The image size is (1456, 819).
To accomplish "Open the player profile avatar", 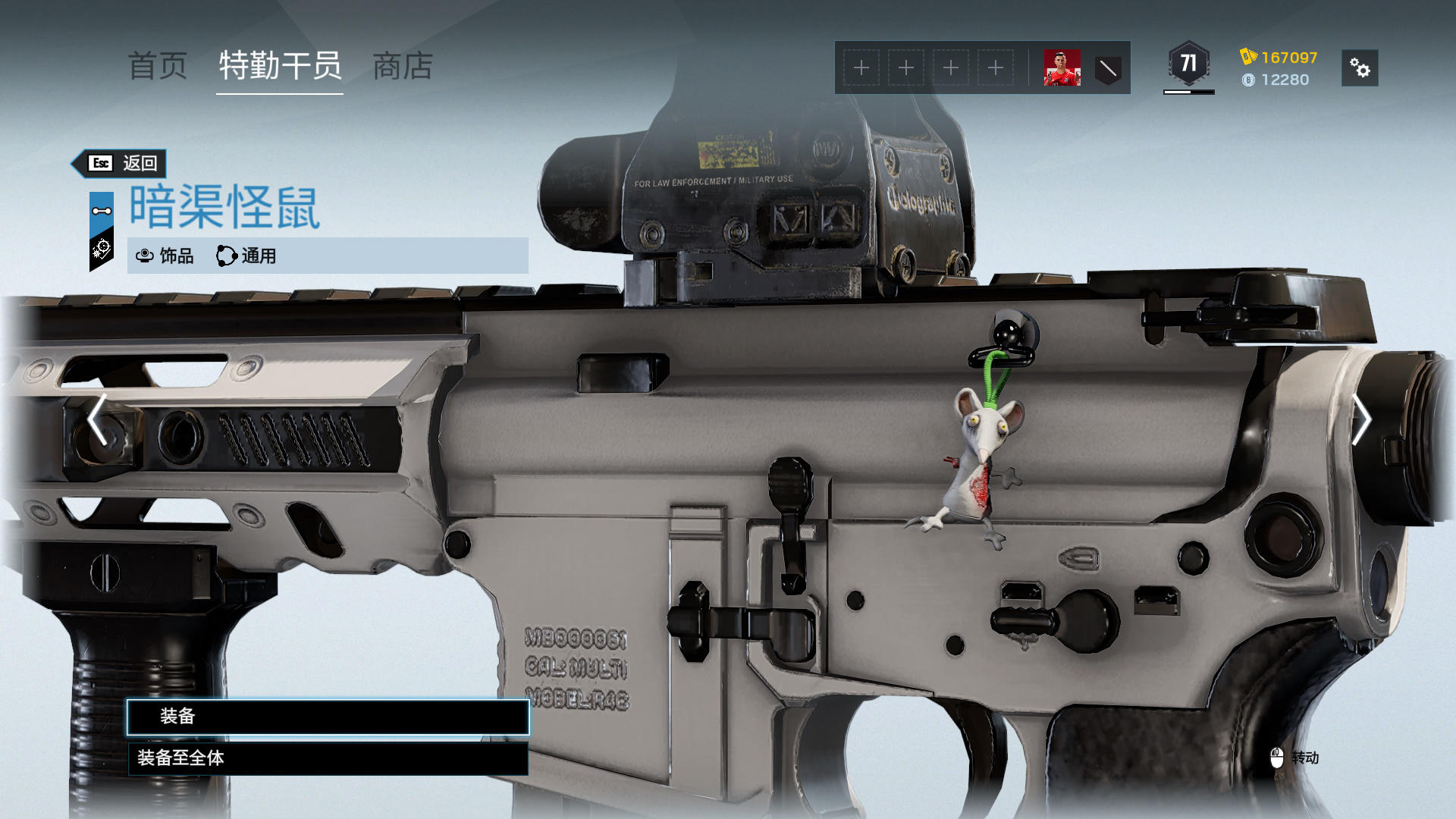I will click(1062, 68).
